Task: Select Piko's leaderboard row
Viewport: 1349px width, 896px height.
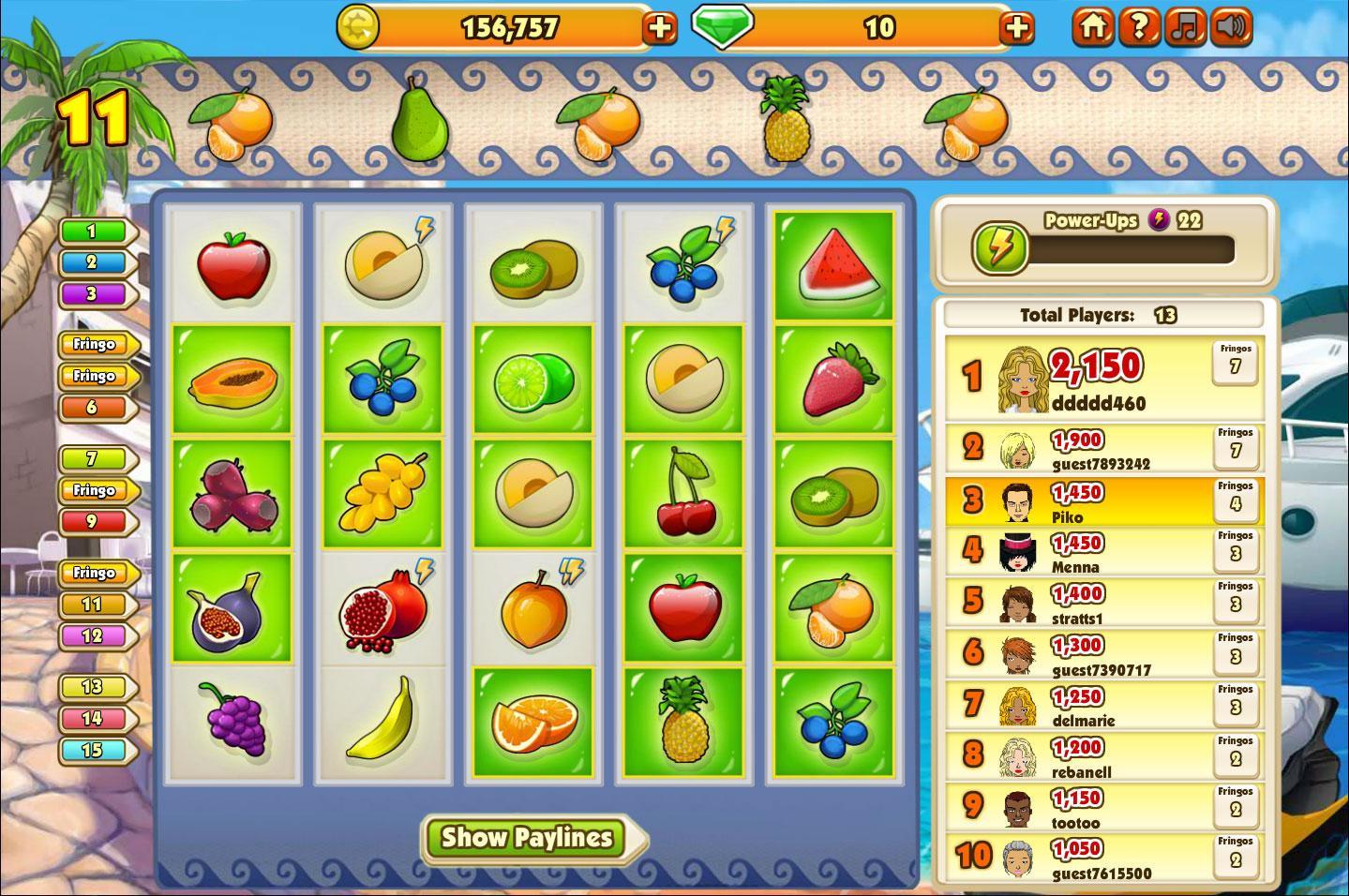Action: pos(1103,502)
